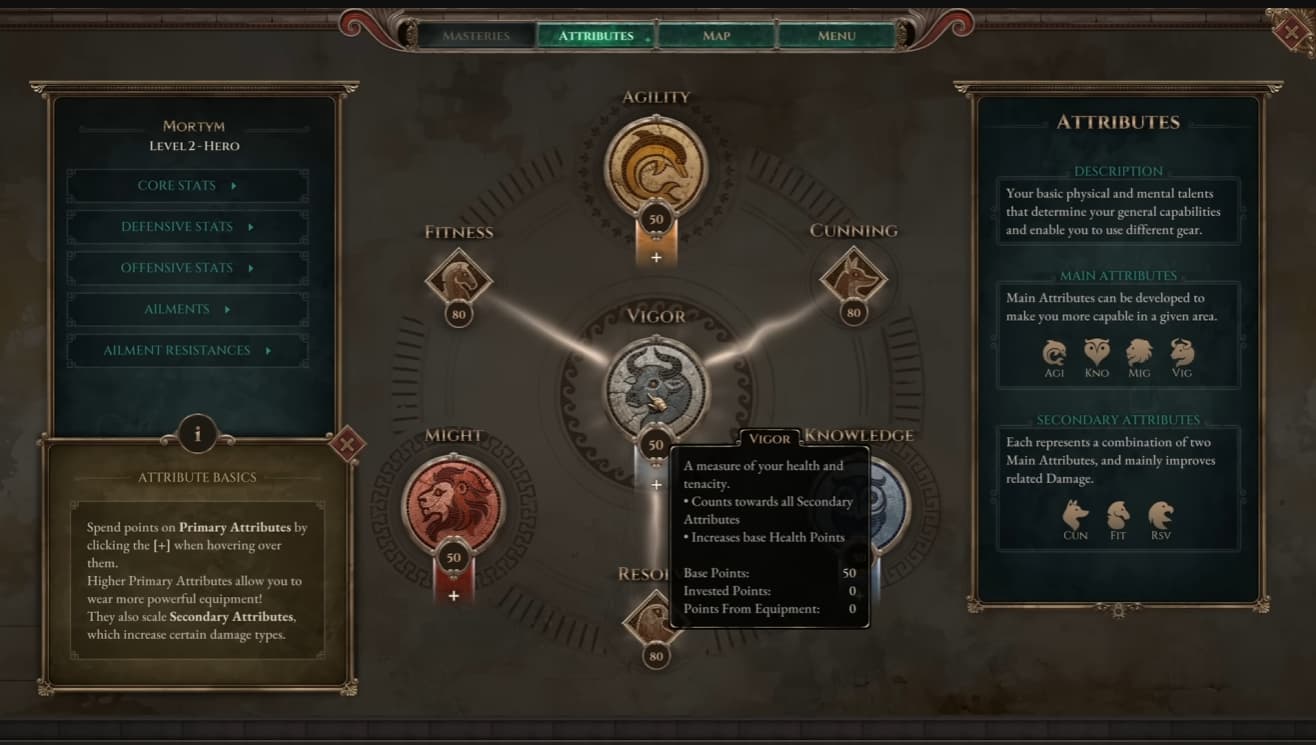1316x745 pixels.
Task: Add a point to Agility
Action: point(656,257)
